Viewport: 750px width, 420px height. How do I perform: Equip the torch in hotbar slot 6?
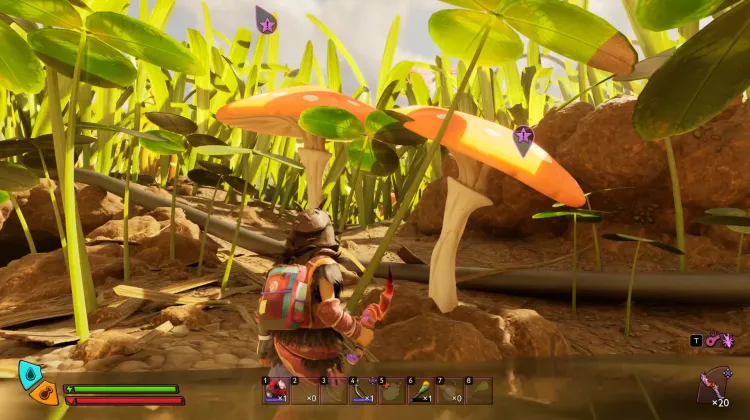421,390
